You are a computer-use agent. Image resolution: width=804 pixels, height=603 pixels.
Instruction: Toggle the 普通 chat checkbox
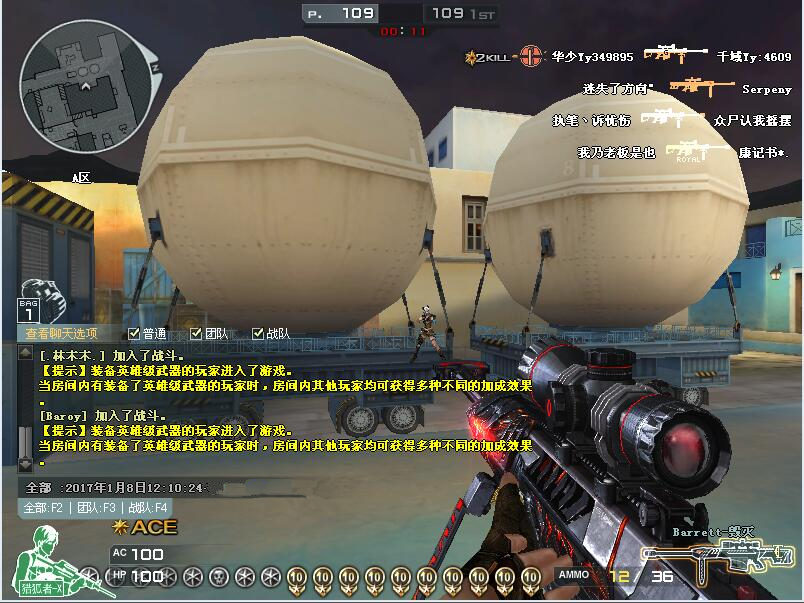click(x=135, y=334)
